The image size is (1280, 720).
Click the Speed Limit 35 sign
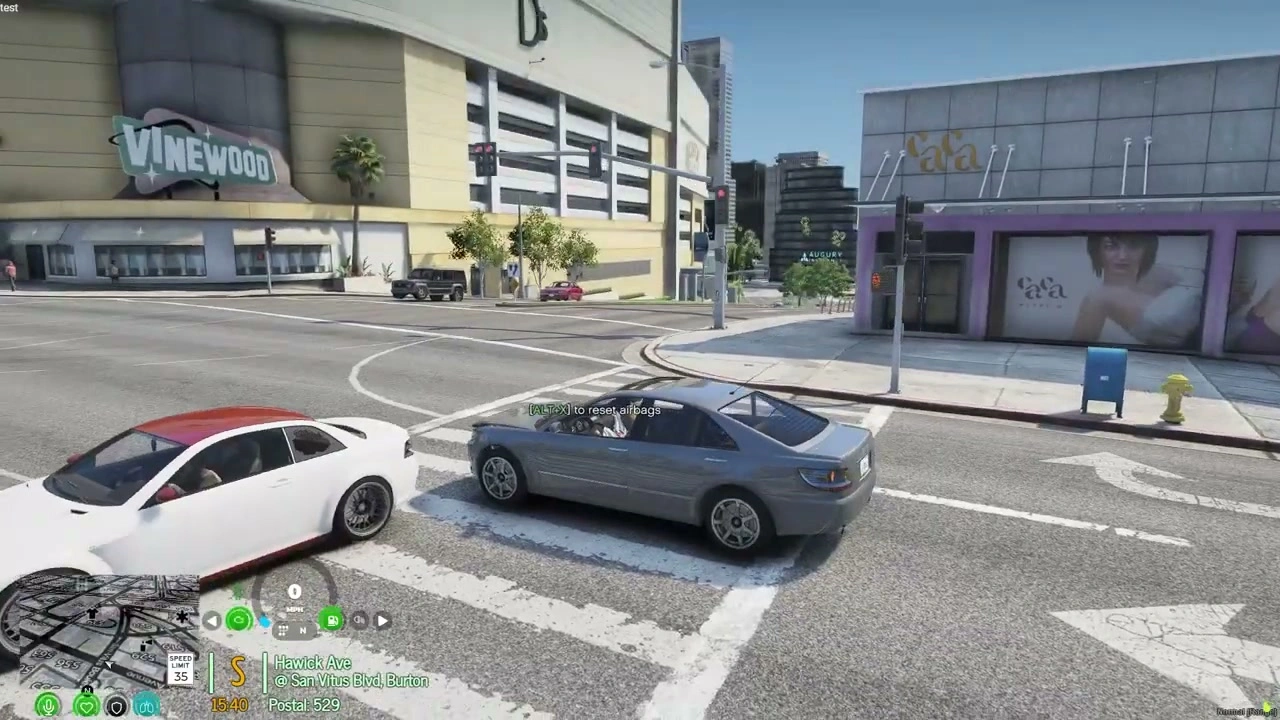[x=180, y=668]
